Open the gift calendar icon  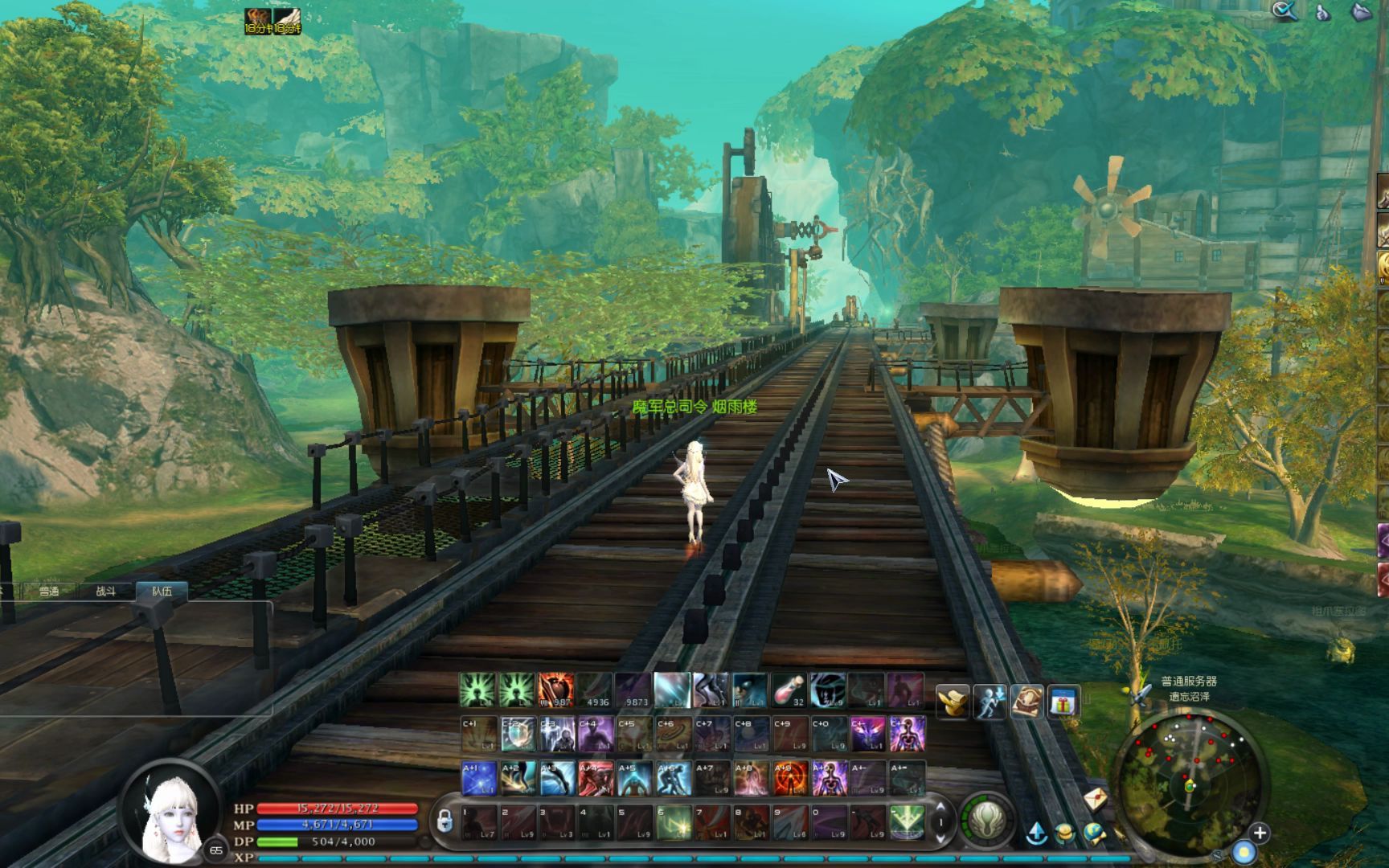click(1063, 702)
